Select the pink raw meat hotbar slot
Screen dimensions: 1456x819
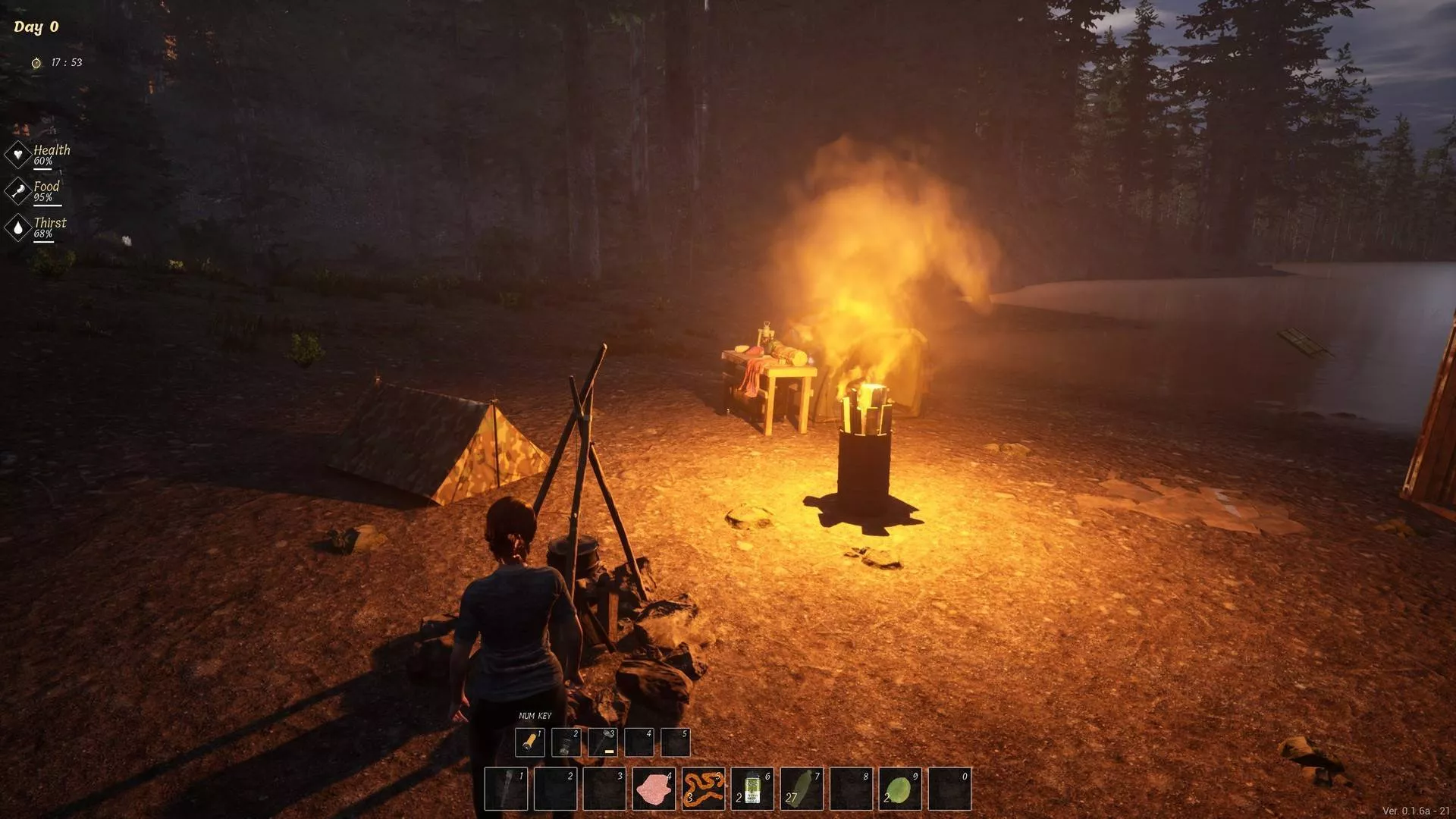click(x=654, y=789)
